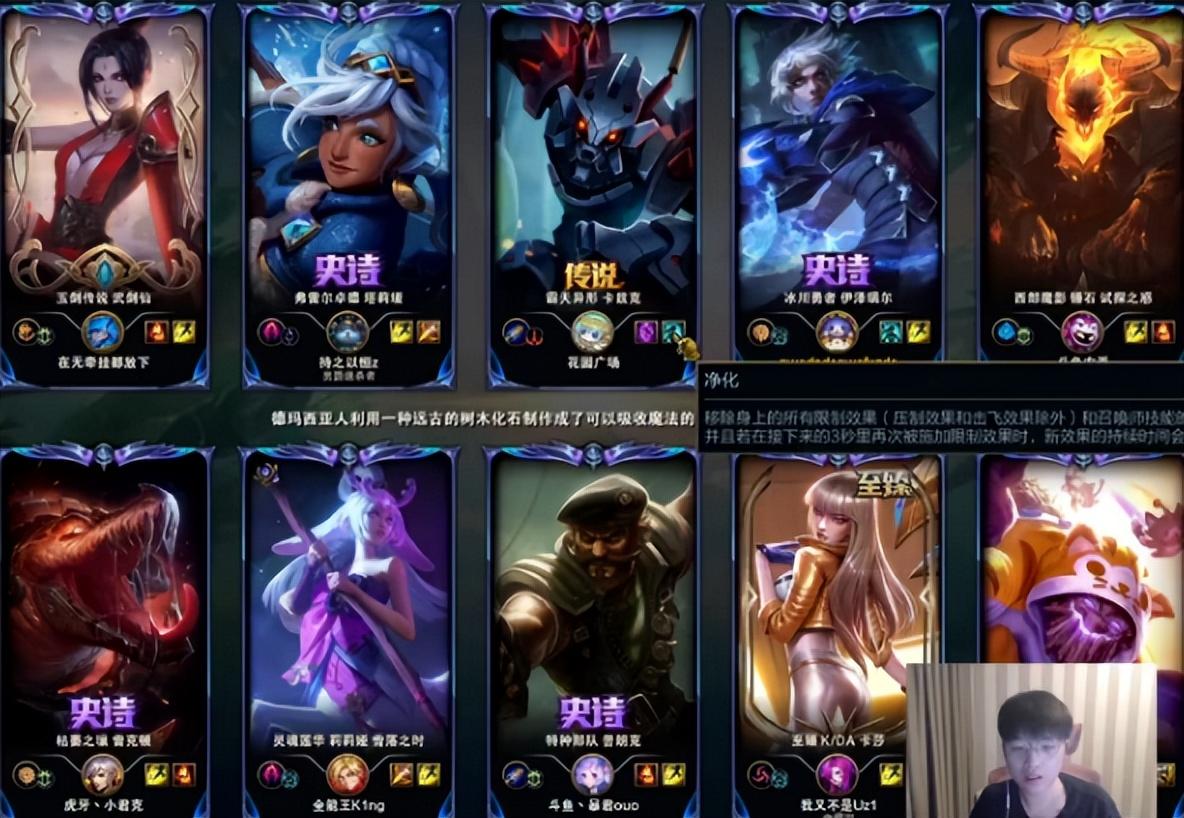Click the Ignite spell on the 武剑仙 card

click(157, 331)
